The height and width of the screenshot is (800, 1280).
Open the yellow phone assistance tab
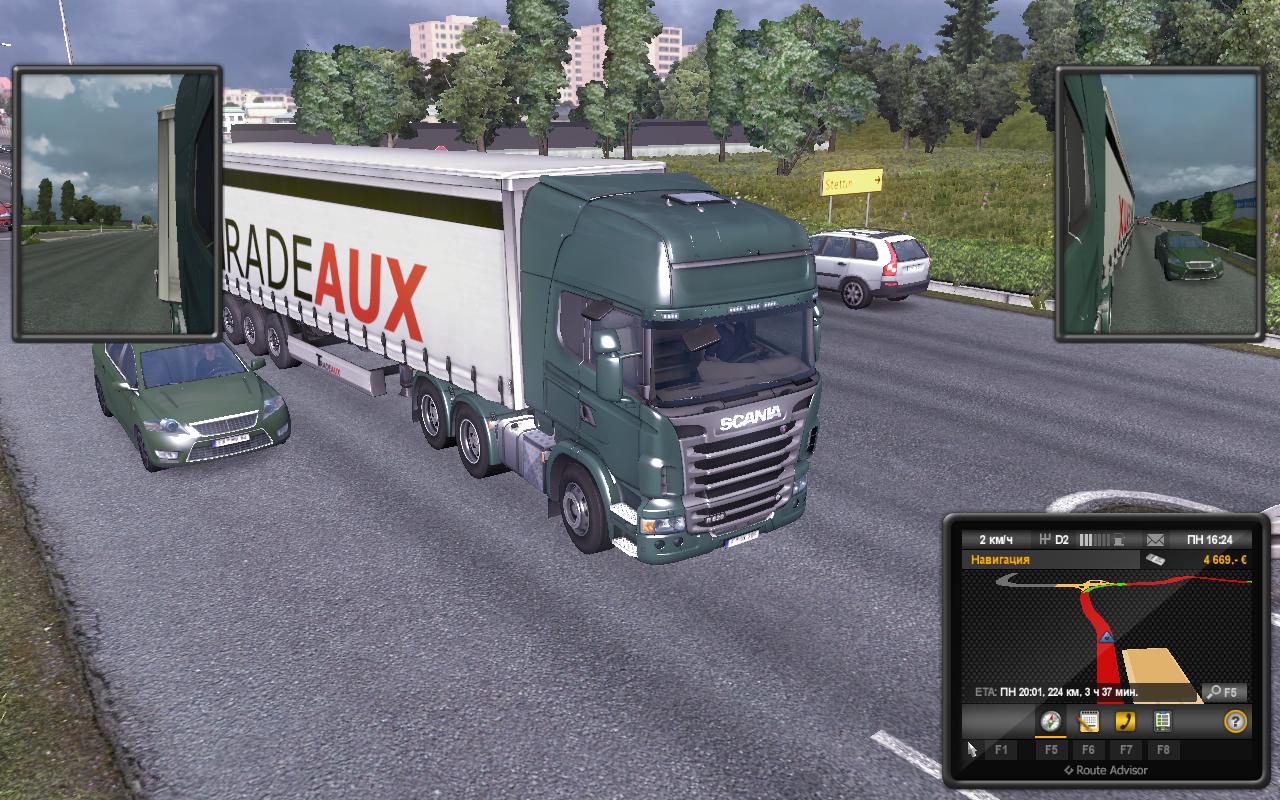tap(1125, 721)
